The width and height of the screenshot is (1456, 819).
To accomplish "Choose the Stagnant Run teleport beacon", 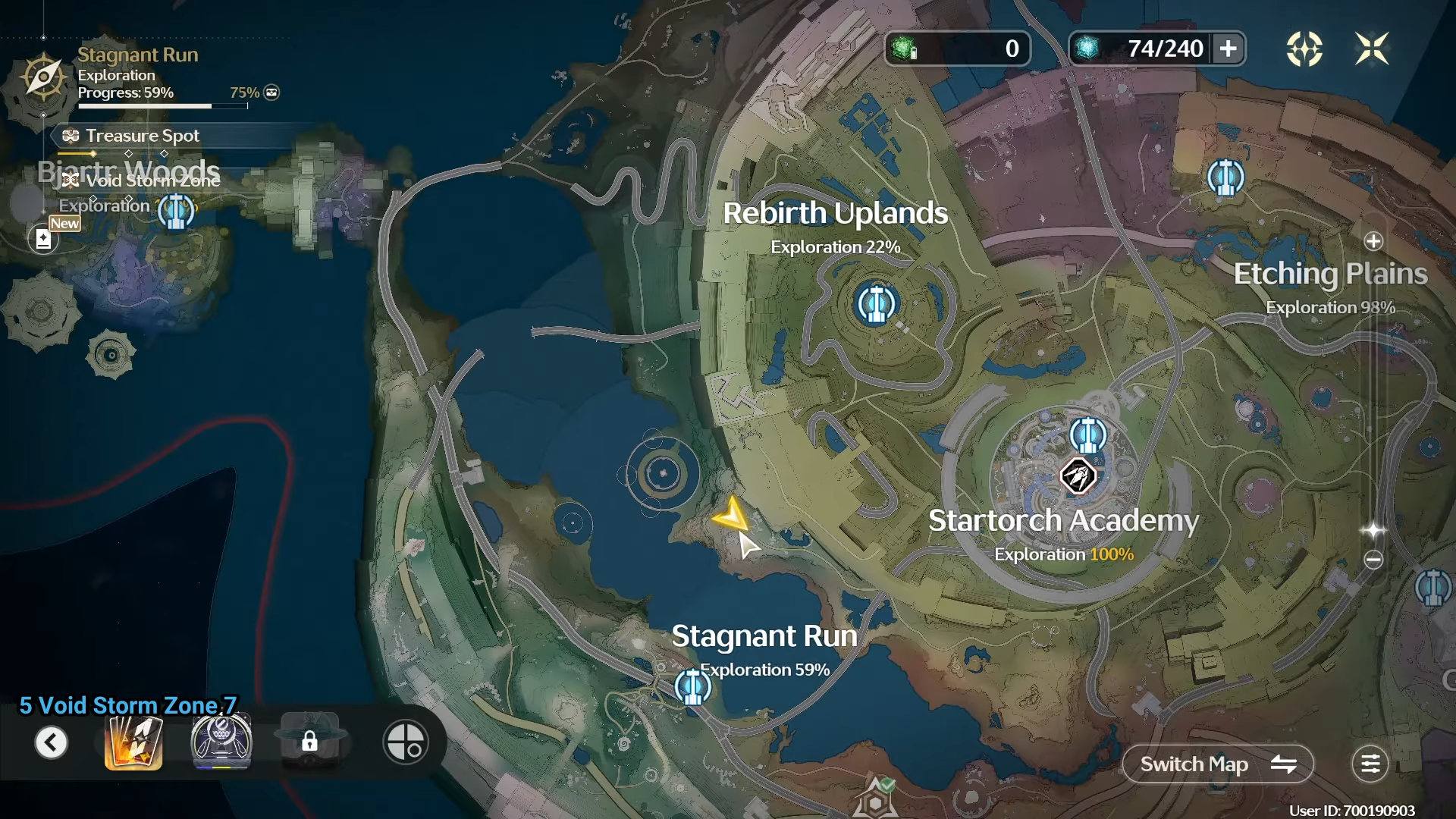I will [x=692, y=687].
